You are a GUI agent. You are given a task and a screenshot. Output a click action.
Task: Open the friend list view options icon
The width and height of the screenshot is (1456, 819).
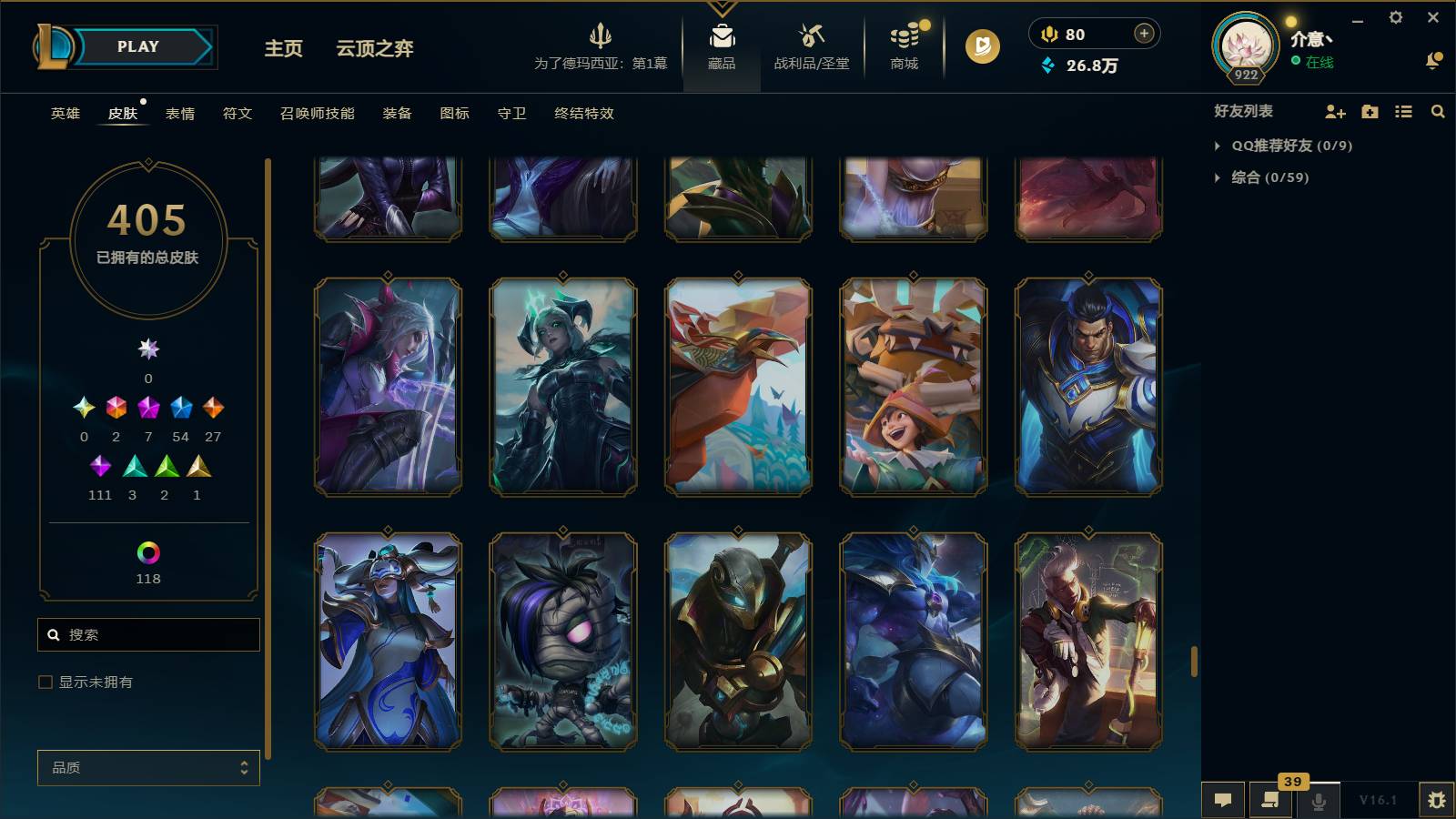tap(1403, 111)
